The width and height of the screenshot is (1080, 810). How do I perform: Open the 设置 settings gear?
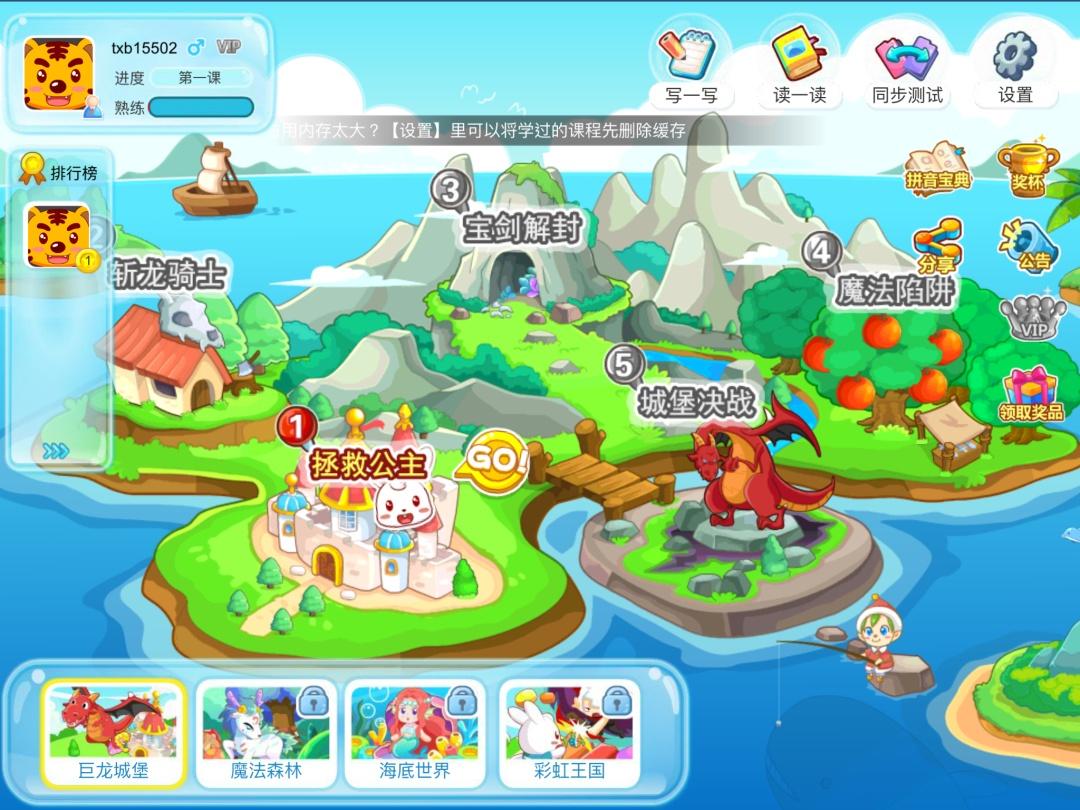click(x=1015, y=63)
